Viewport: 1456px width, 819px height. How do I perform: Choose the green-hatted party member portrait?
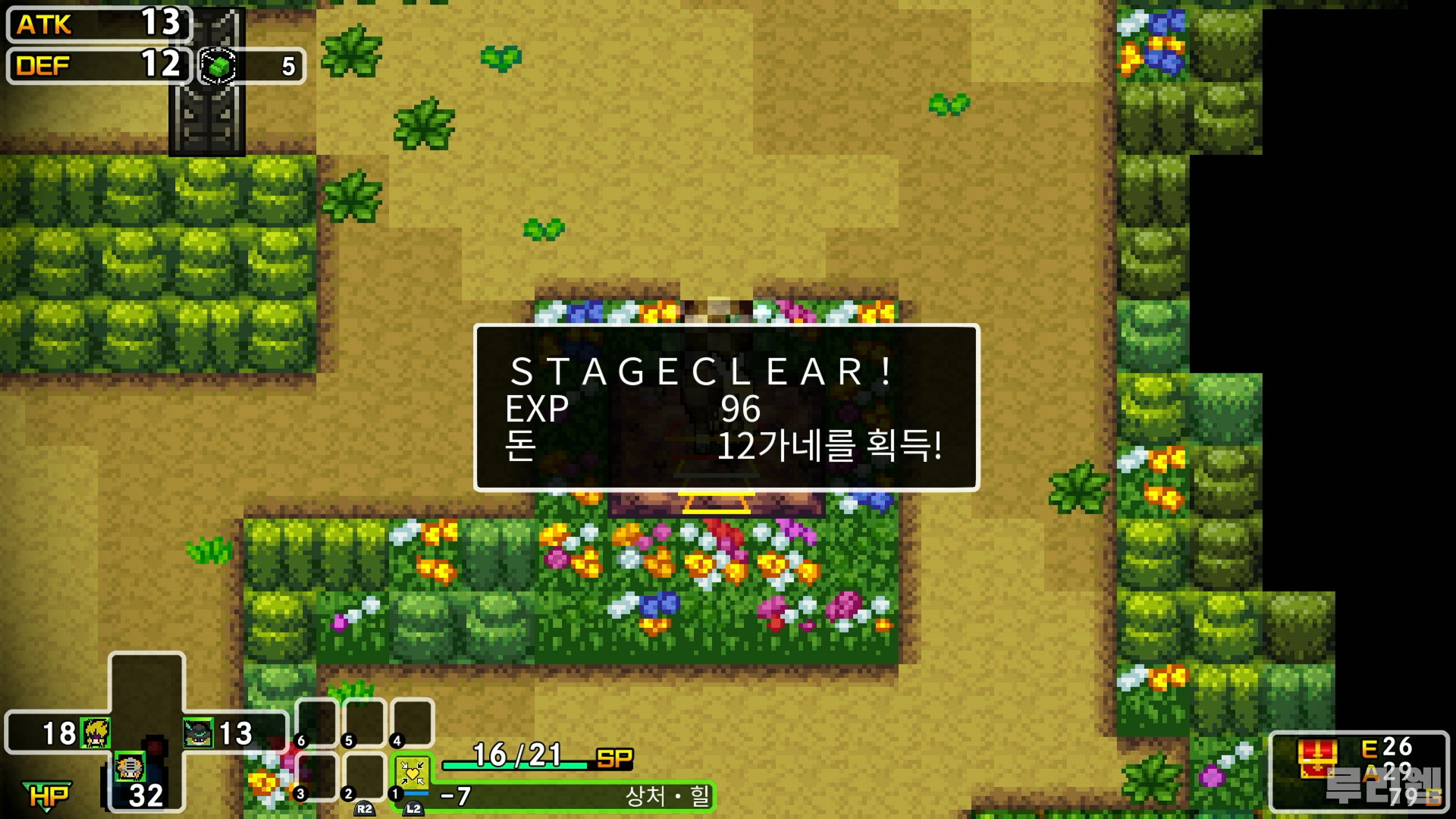[x=198, y=733]
